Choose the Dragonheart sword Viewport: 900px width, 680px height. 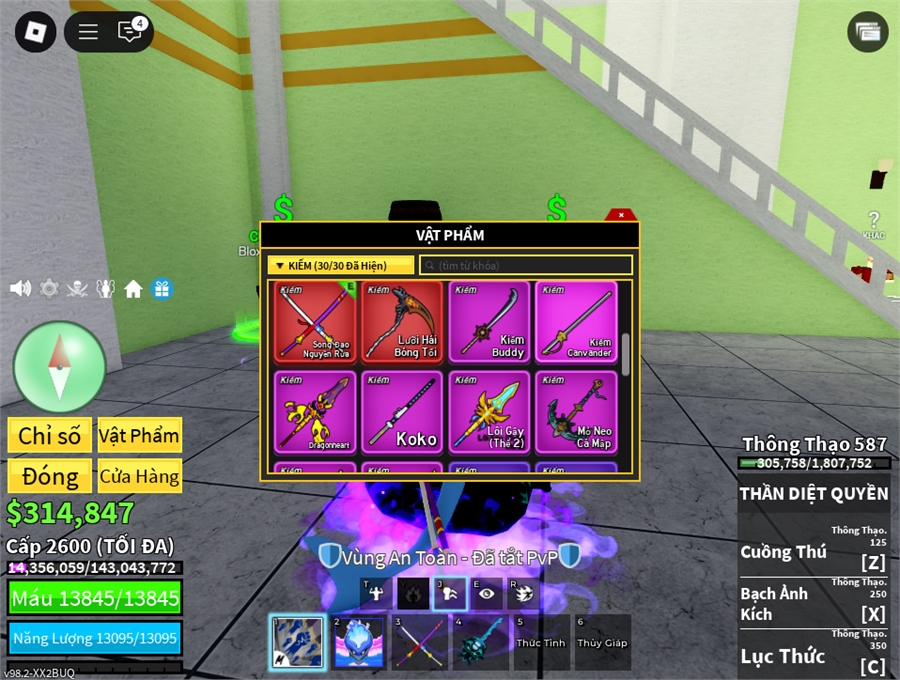[x=315, y=410]
